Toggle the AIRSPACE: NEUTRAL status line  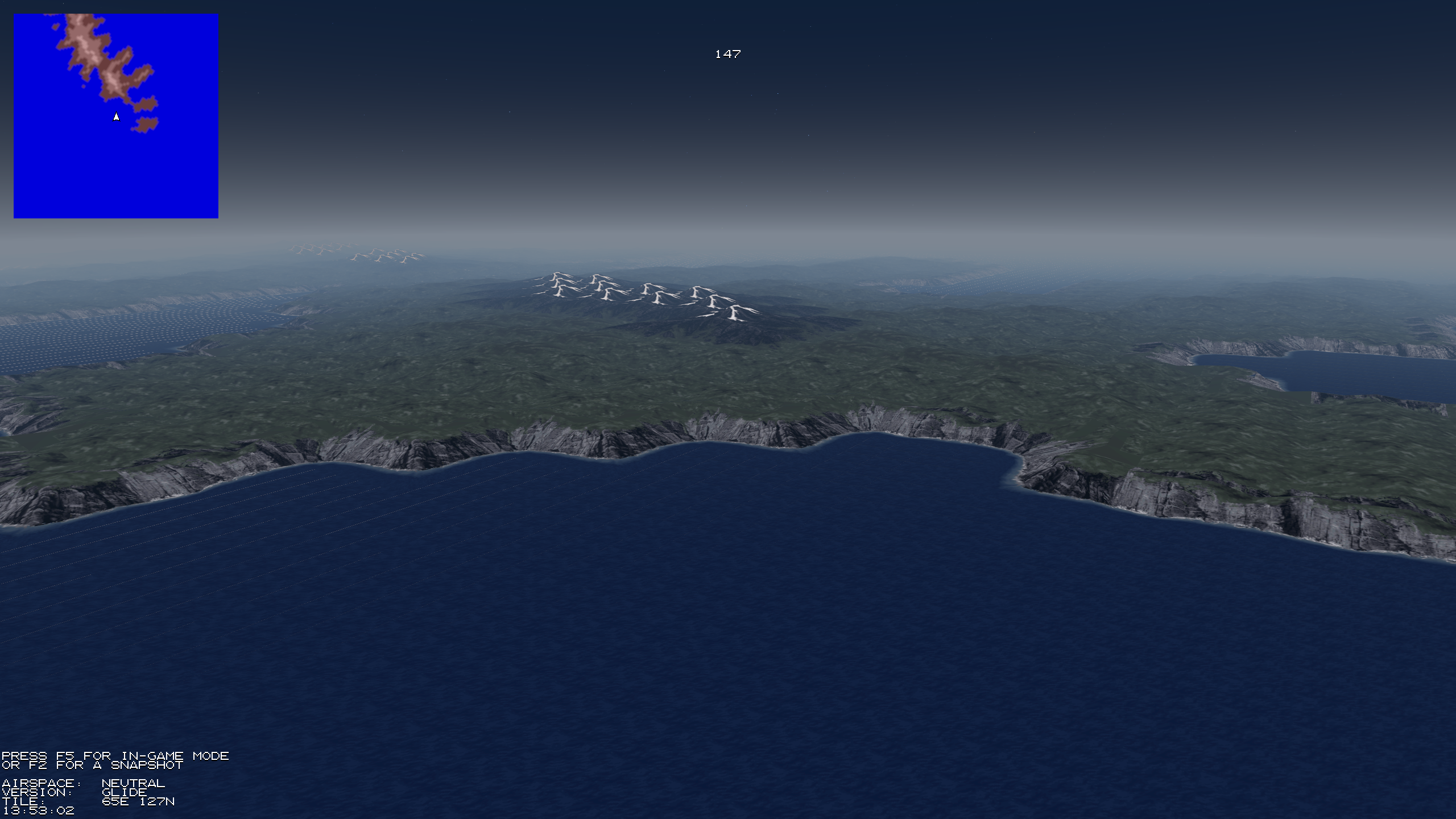[x=85, y=783]
